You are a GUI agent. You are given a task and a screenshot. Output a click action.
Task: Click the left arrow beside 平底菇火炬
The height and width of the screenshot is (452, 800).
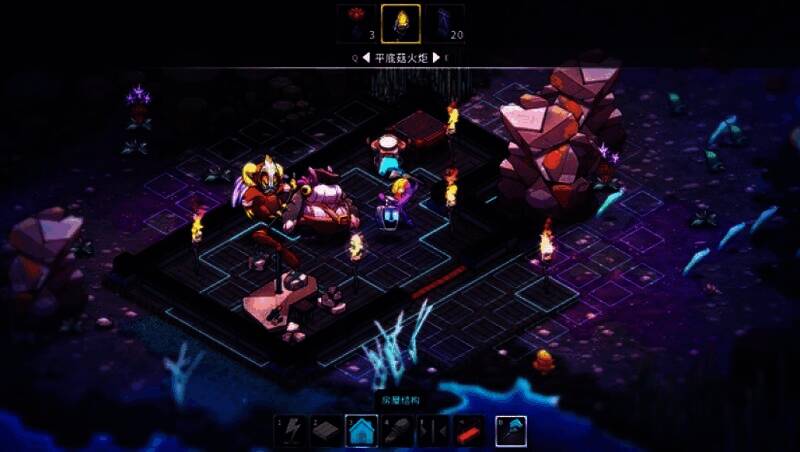(366, 58)
